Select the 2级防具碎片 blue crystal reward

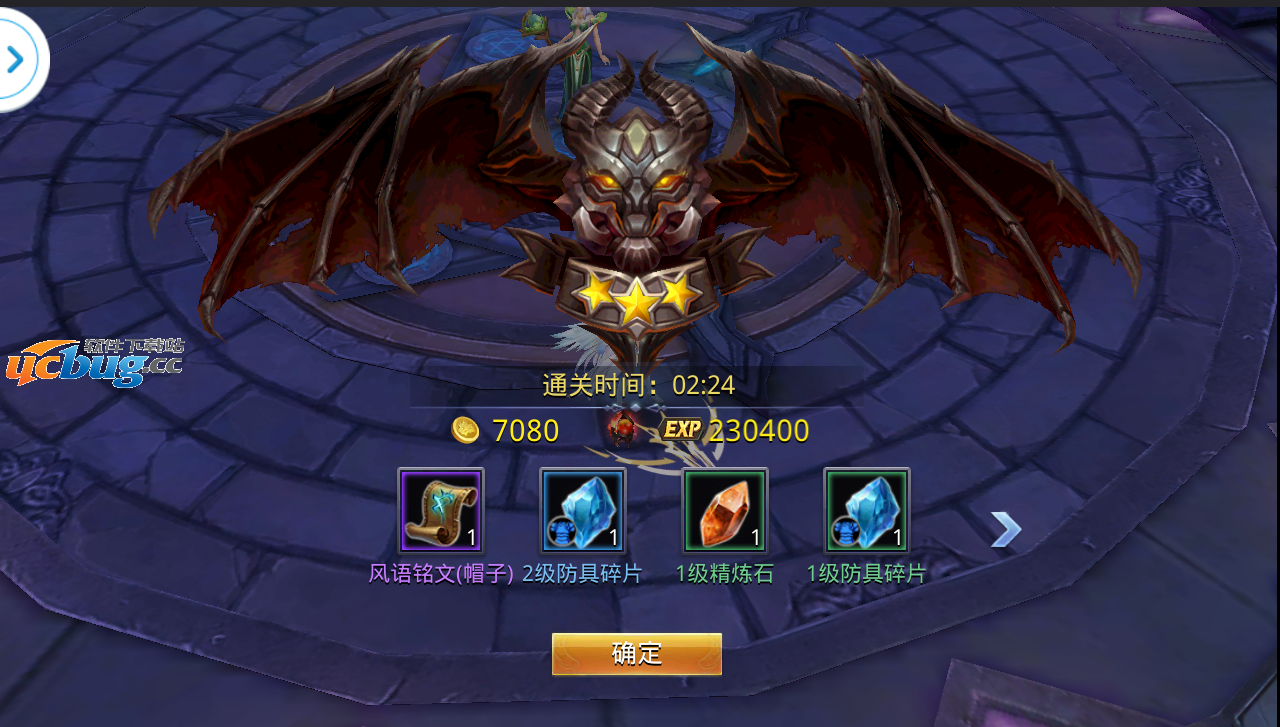click(x=583, y=510)
